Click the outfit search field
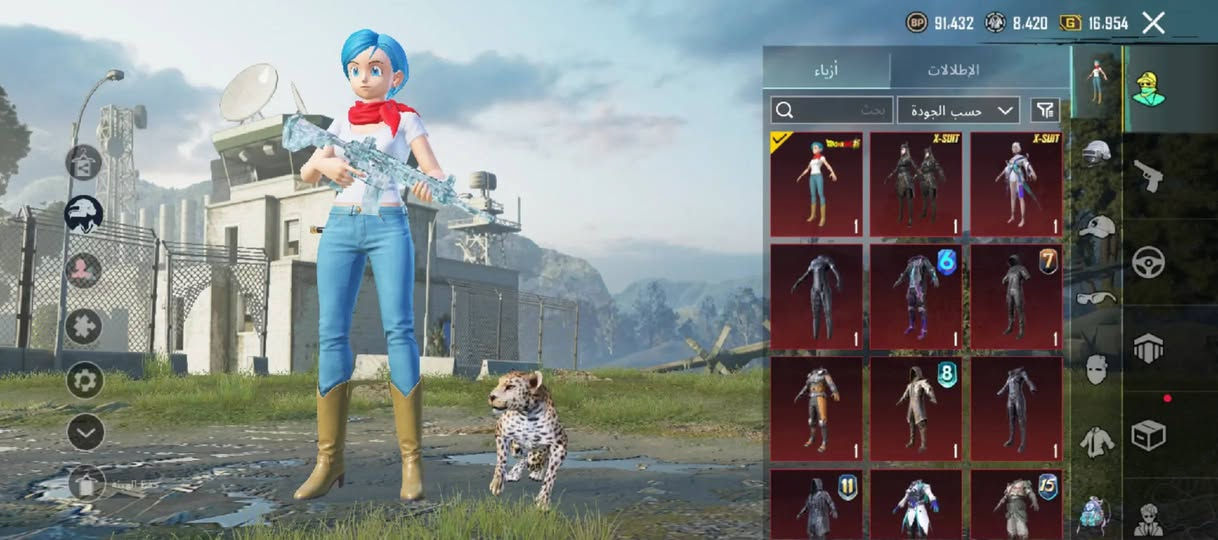Viewport: 1218px width, 540px height. pos(830,110)
